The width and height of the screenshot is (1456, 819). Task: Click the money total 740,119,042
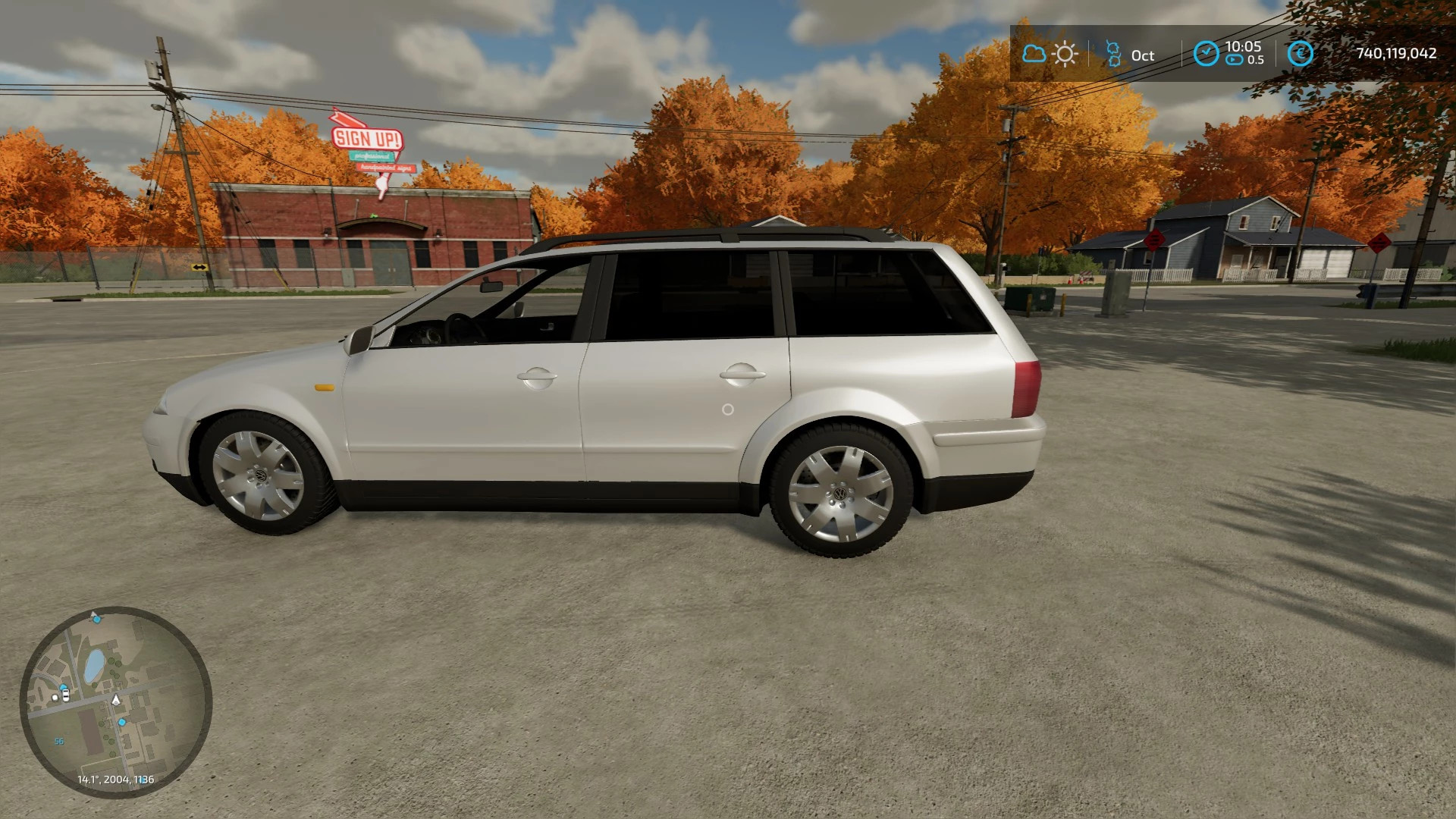[1397, 54]
